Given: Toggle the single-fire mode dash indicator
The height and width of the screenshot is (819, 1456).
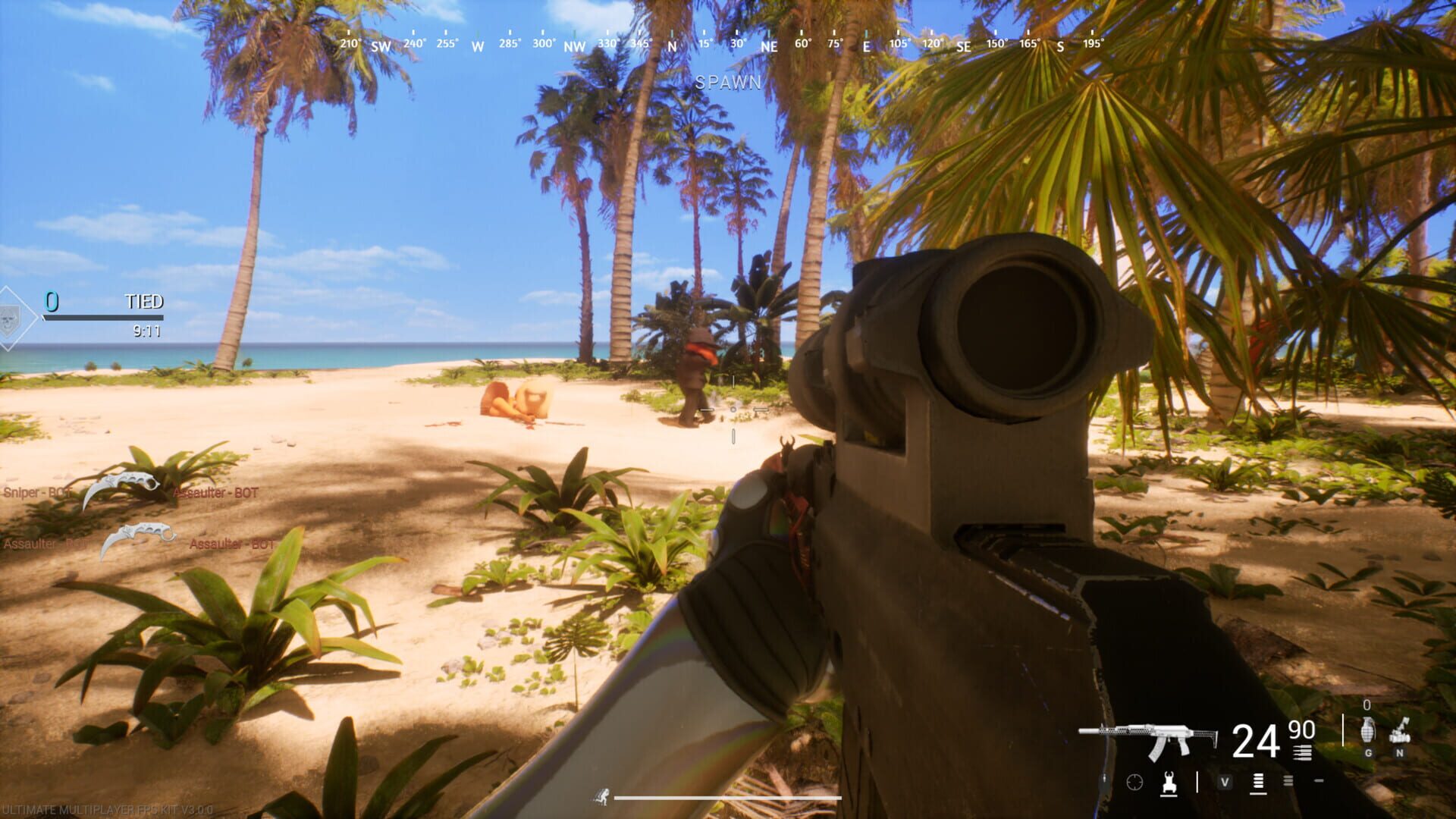Looking at the screenshot, I should pyautogui.click(x=1319, y=780).
